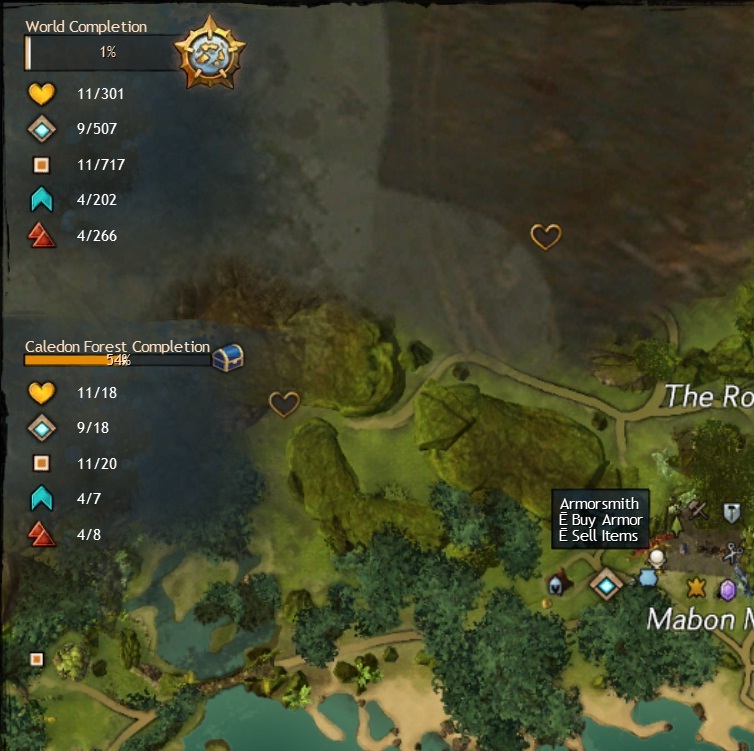Open the Caledon Forest Completion reward chest
Image resolution: width=754 pixels, height=751 pixels.
point(228,357)
